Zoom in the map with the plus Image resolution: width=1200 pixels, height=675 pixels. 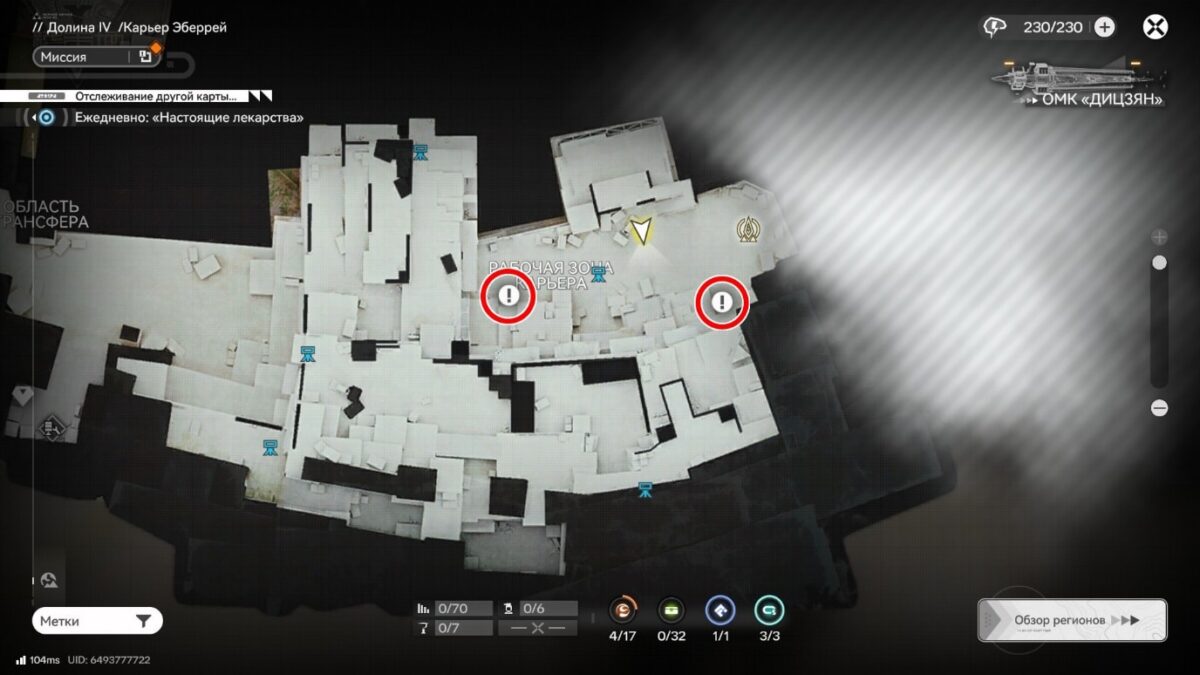[1159, 237]
